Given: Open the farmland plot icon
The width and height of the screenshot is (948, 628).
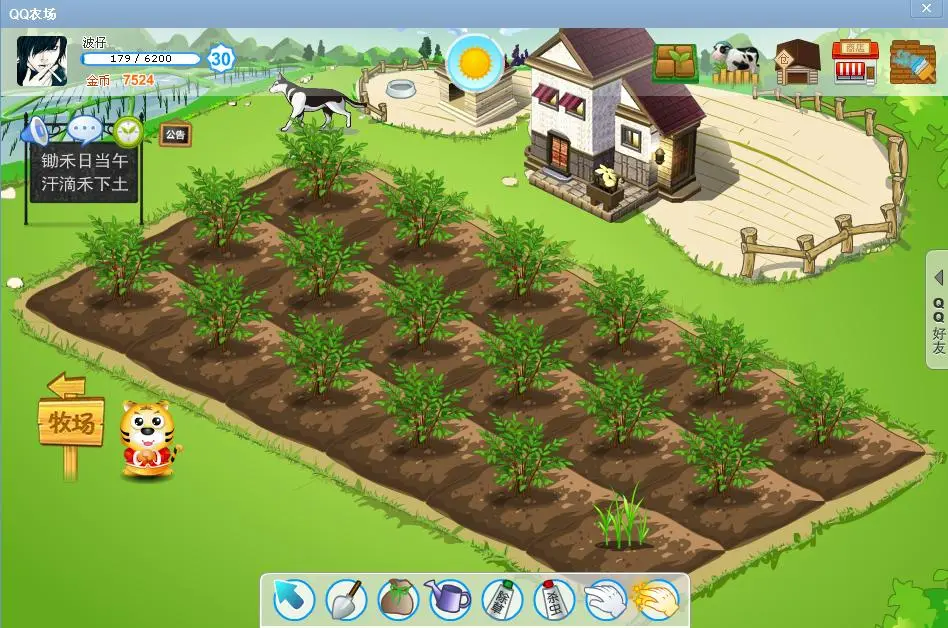Looking at the screenshot, I should (x=676, y=63).
